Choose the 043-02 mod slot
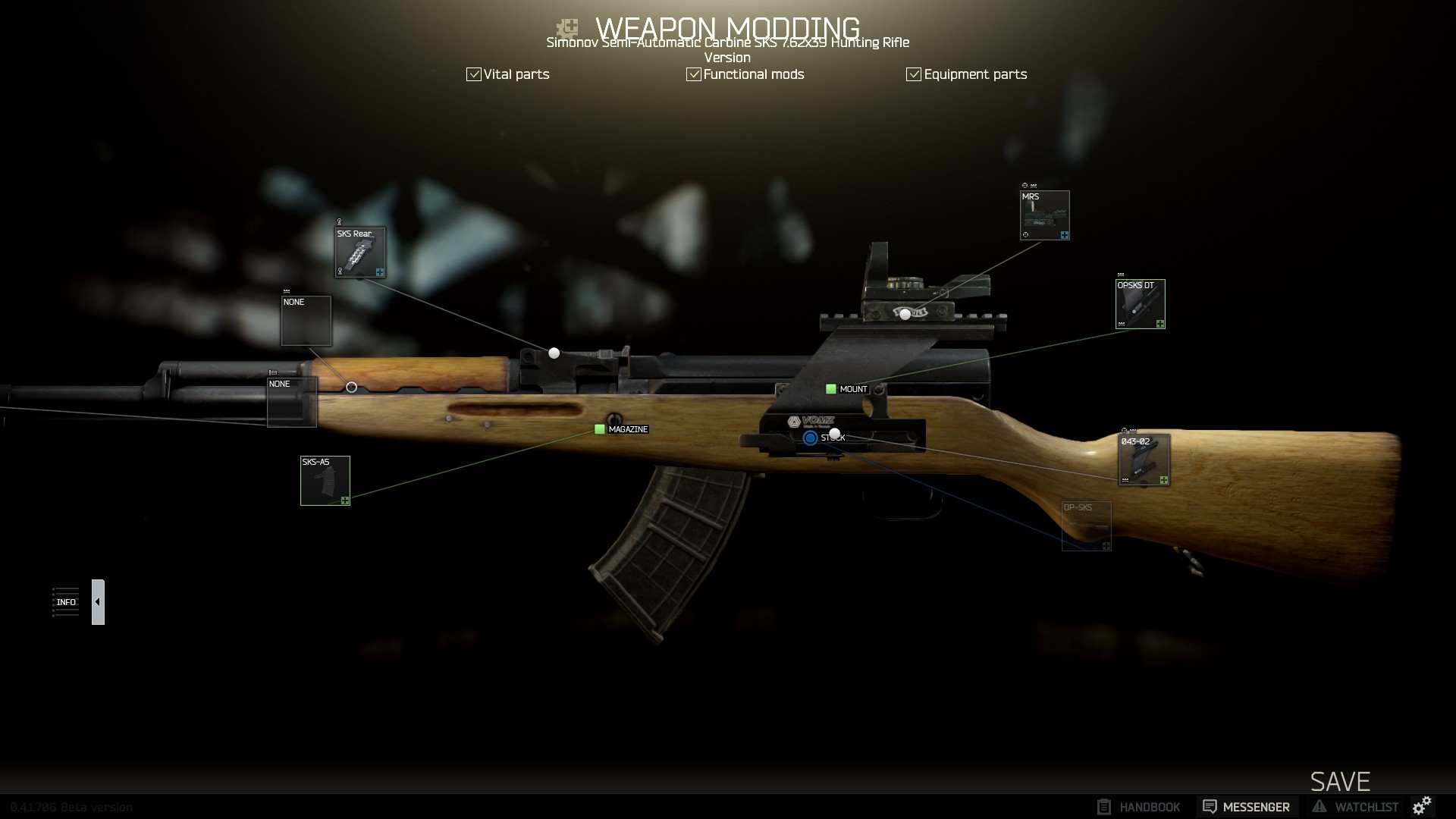Viewport: 1456px width, 819px height. (1144, 460)
